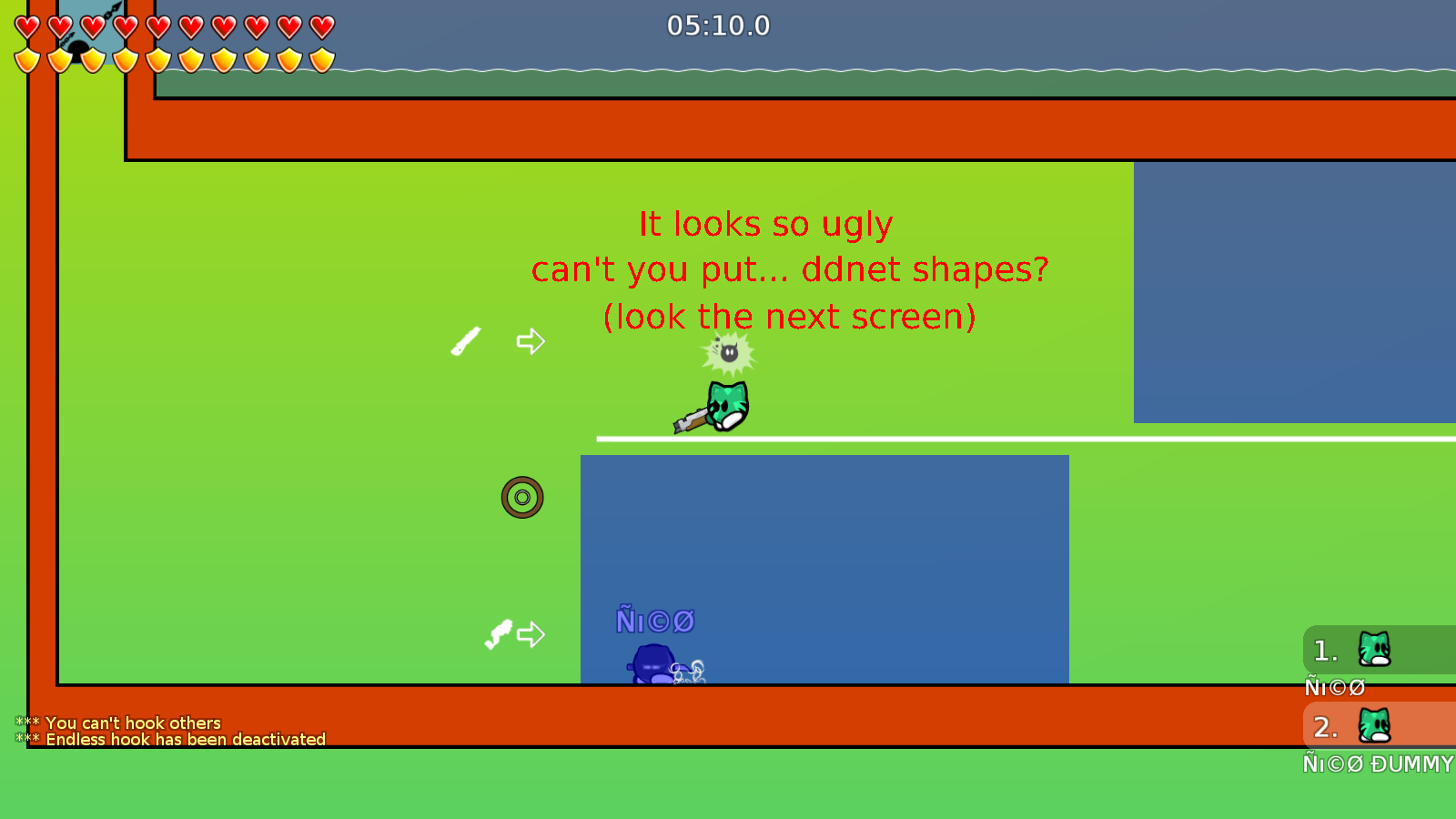Select the laser rifle pickup icon
The height and width of the screenshot is (819, 1456).
pos(465,343)
